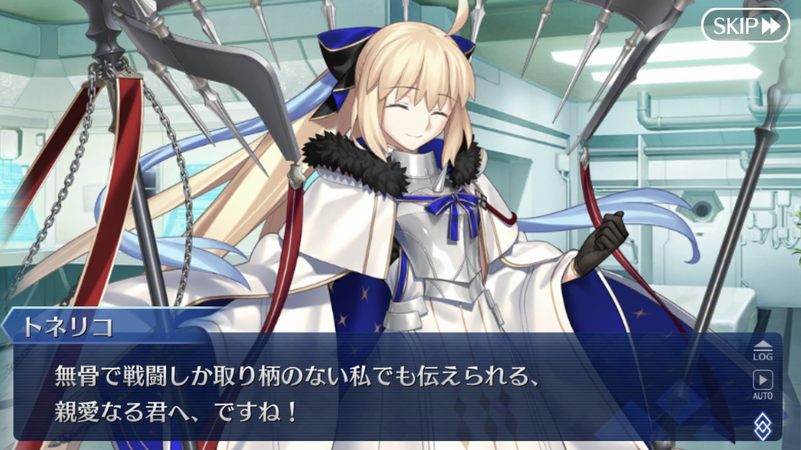Toggle AUTO dialogue playback
Viewport: 801px width, 450px height.
tap(763, 383)
